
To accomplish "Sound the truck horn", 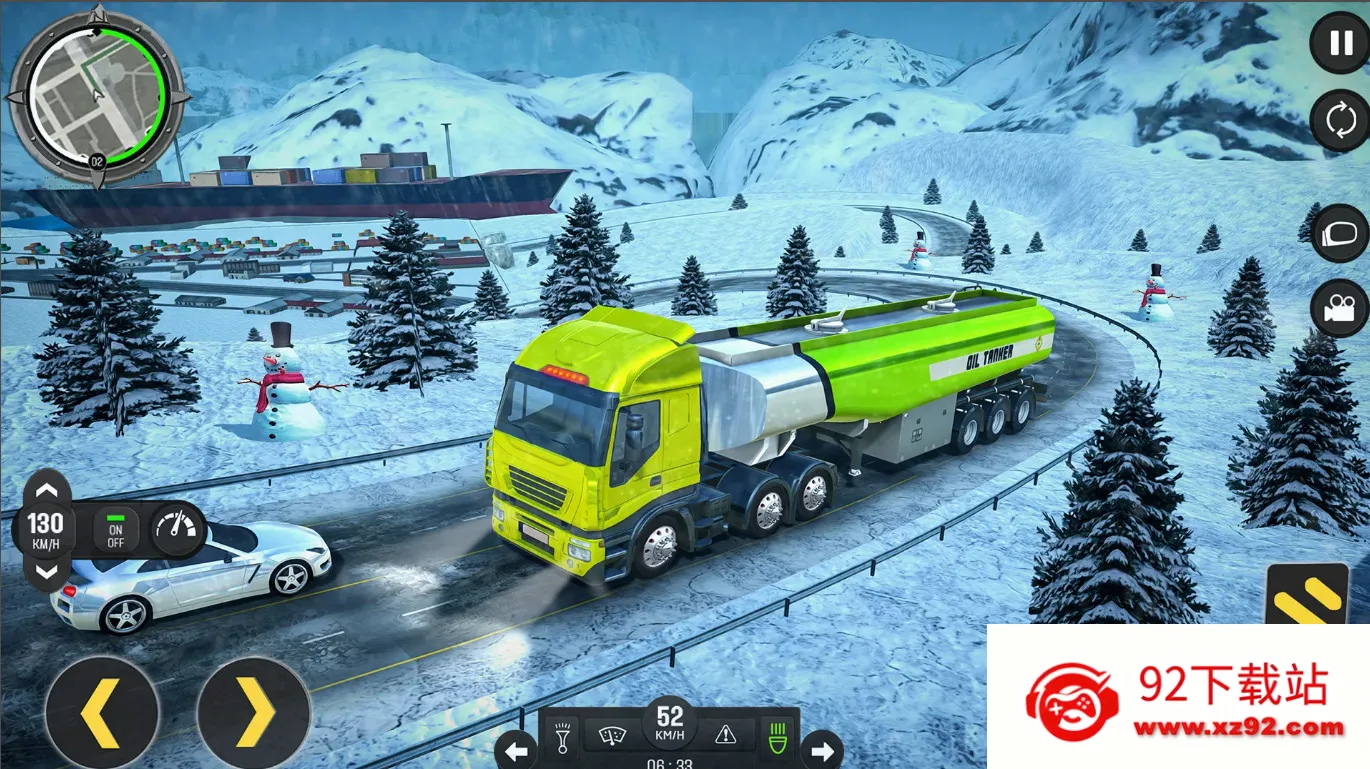I will pyautogui.click(x=564, y=736).
